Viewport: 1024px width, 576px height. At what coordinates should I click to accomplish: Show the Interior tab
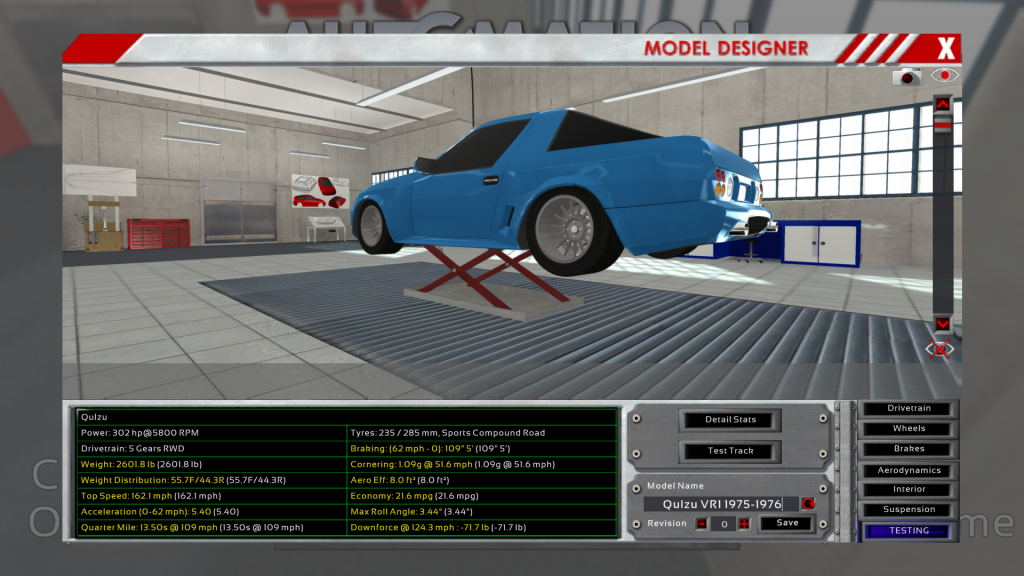908,490
